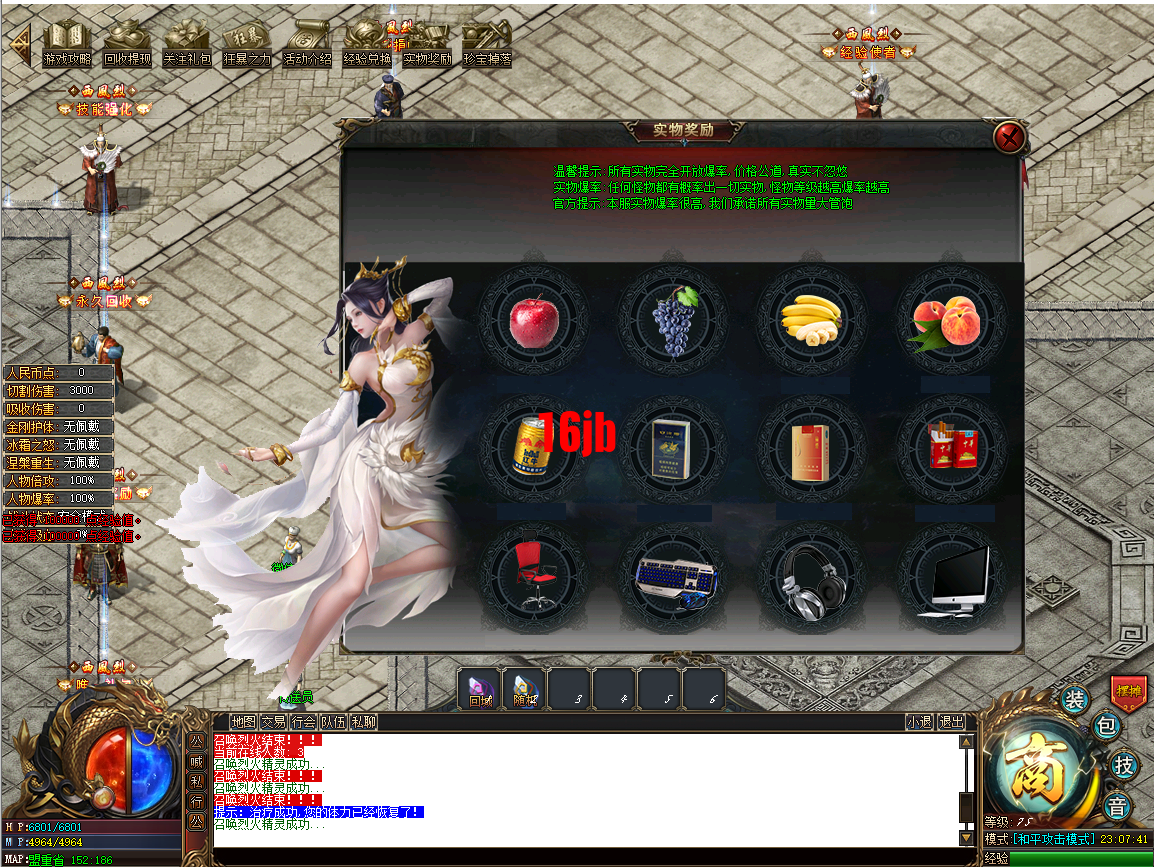1154x867 pixels.
Task: Select the 狂暴之力 menu icon
Action: [247, 46]
